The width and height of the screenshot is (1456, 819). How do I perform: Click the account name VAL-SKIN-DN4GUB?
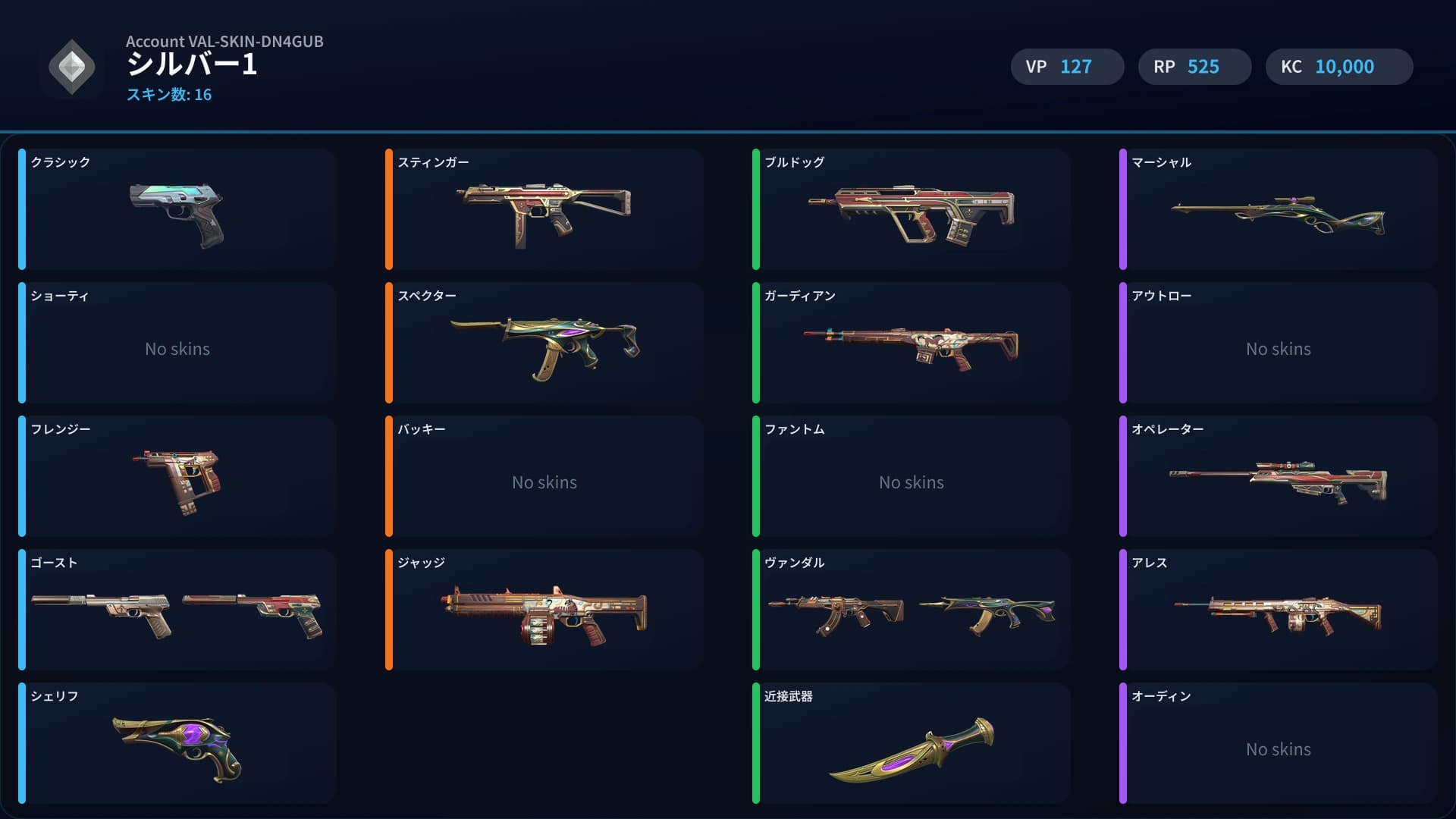(224, 42)
